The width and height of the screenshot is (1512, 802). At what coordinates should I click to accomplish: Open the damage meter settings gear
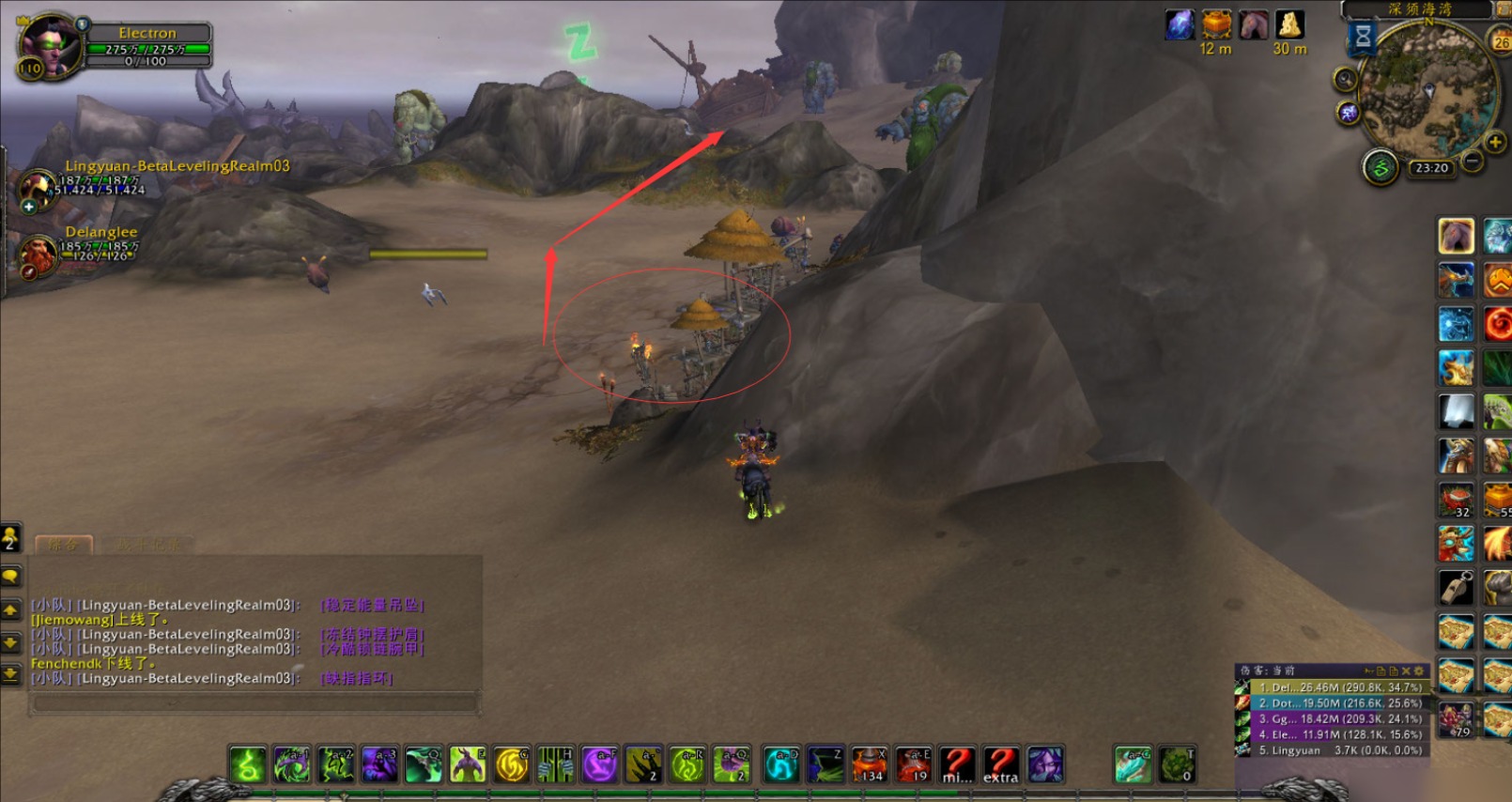pyautogui.click(x=1418, y=671)
